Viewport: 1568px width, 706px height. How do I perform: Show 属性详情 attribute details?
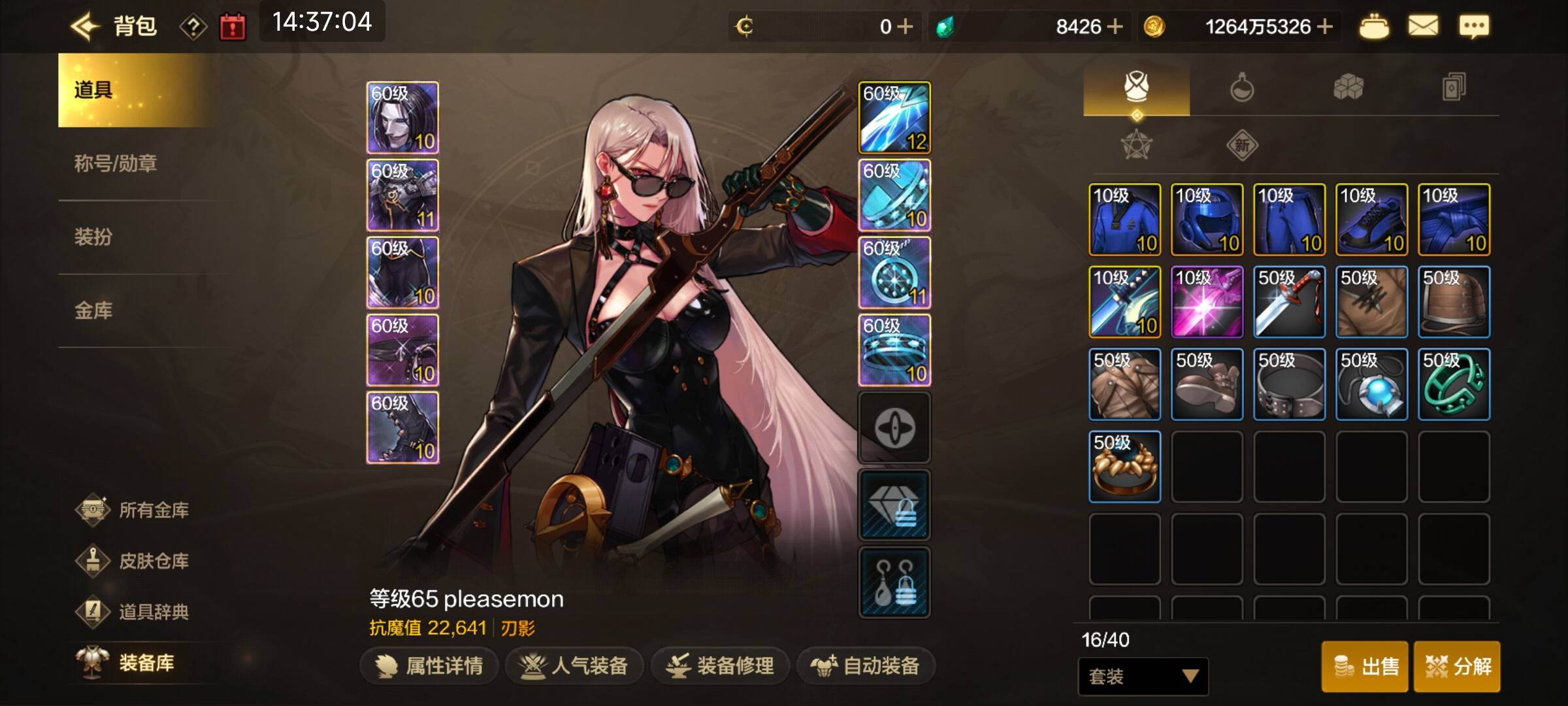[x=429, y=666]
